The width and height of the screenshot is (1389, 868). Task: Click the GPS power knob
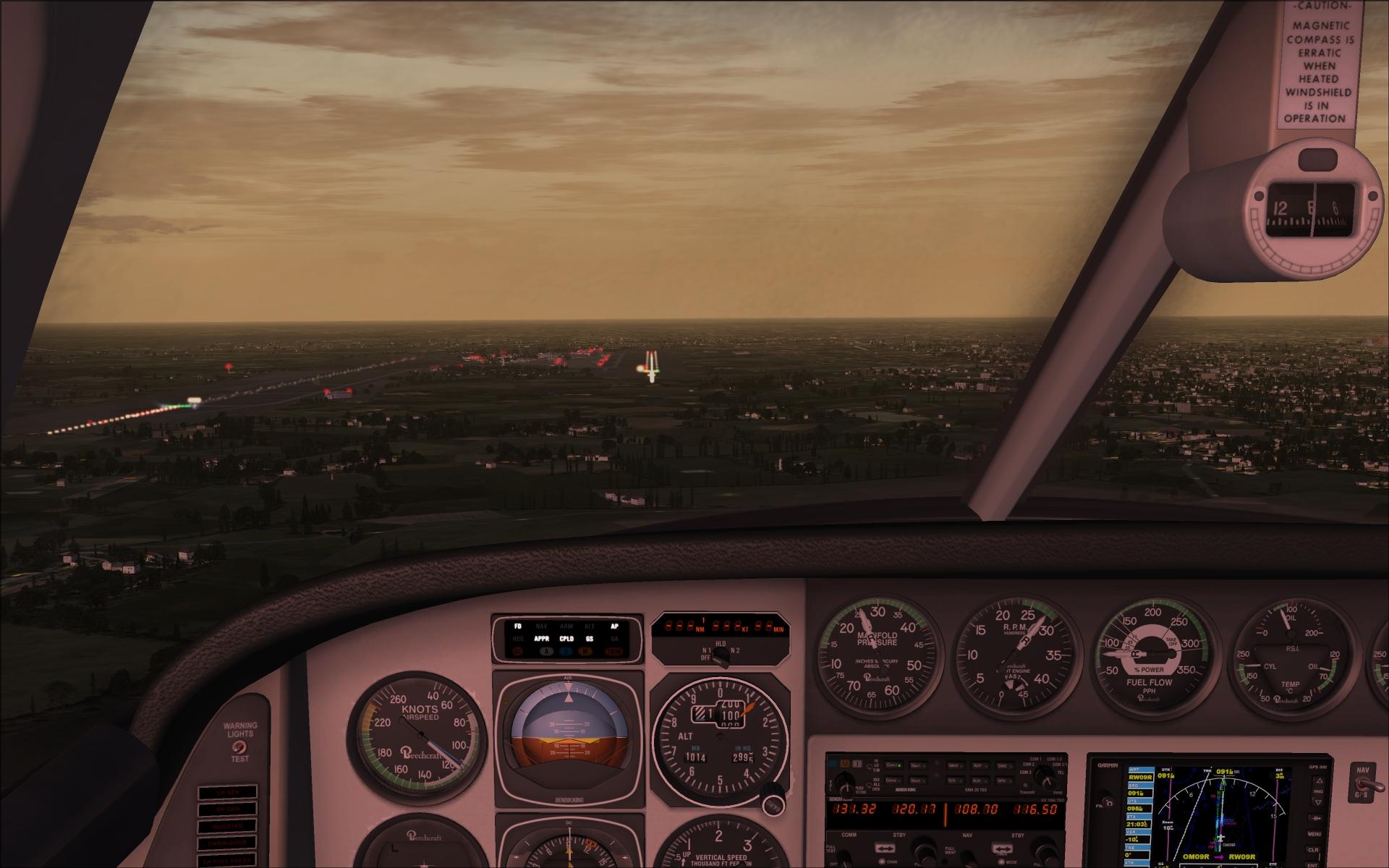point(1109,802)
